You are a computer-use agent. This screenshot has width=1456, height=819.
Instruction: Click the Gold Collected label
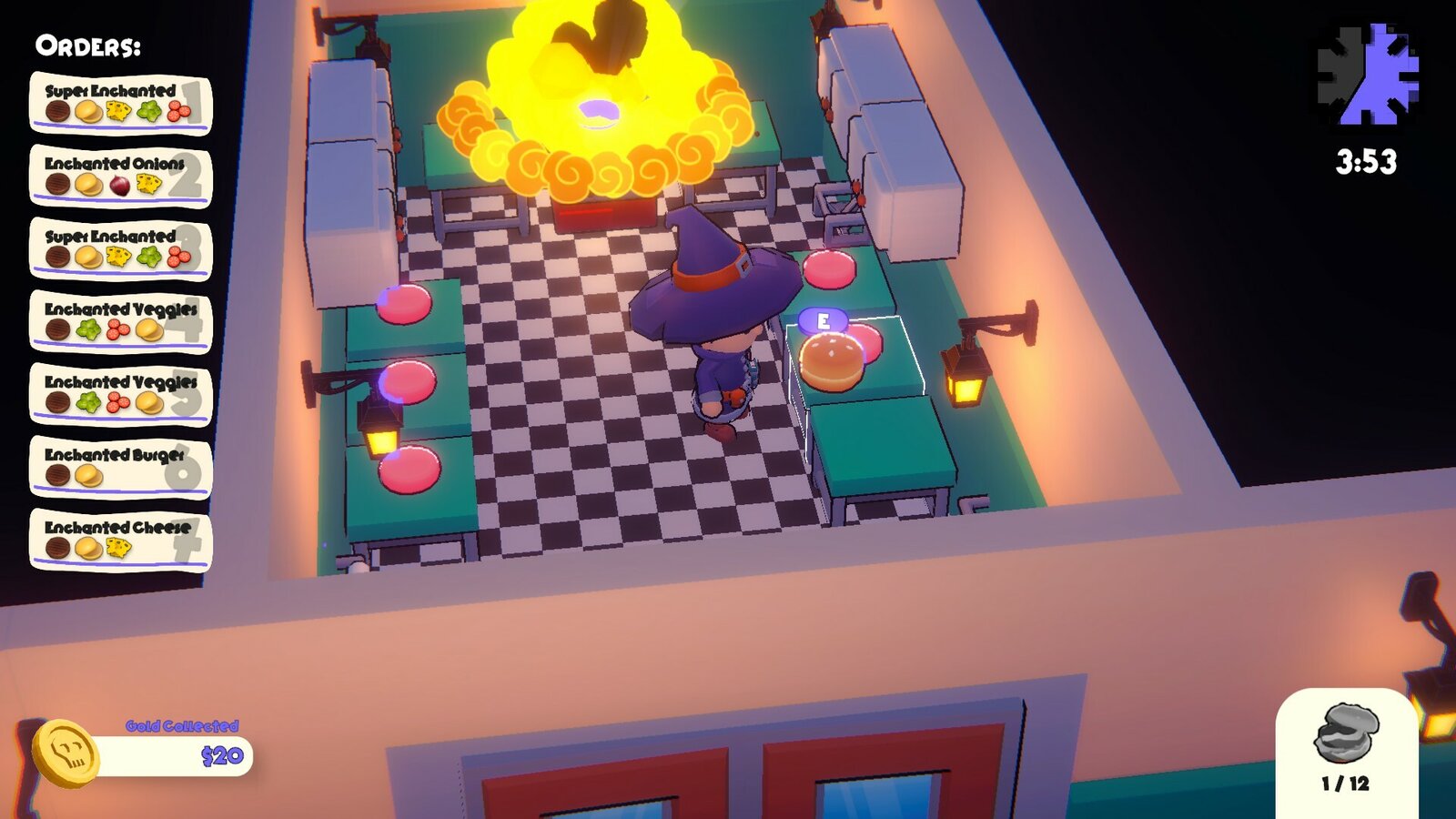point(182,726)
